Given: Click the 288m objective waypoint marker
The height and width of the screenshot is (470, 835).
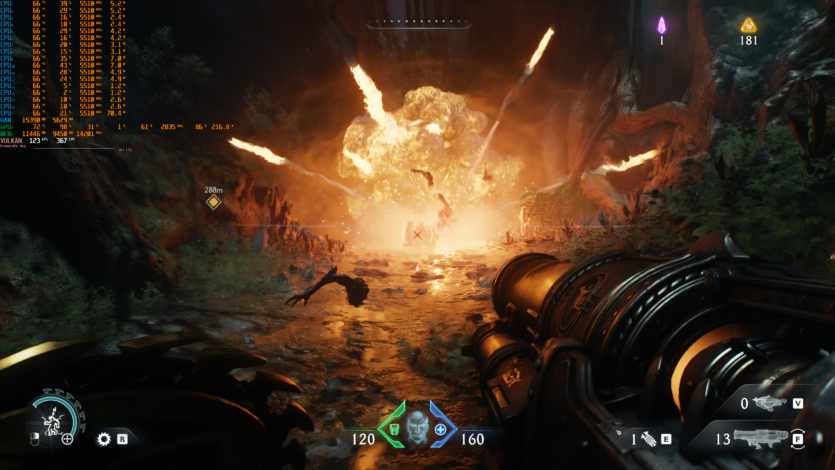Looking at the screenshot, I should (x=213, y=202).
